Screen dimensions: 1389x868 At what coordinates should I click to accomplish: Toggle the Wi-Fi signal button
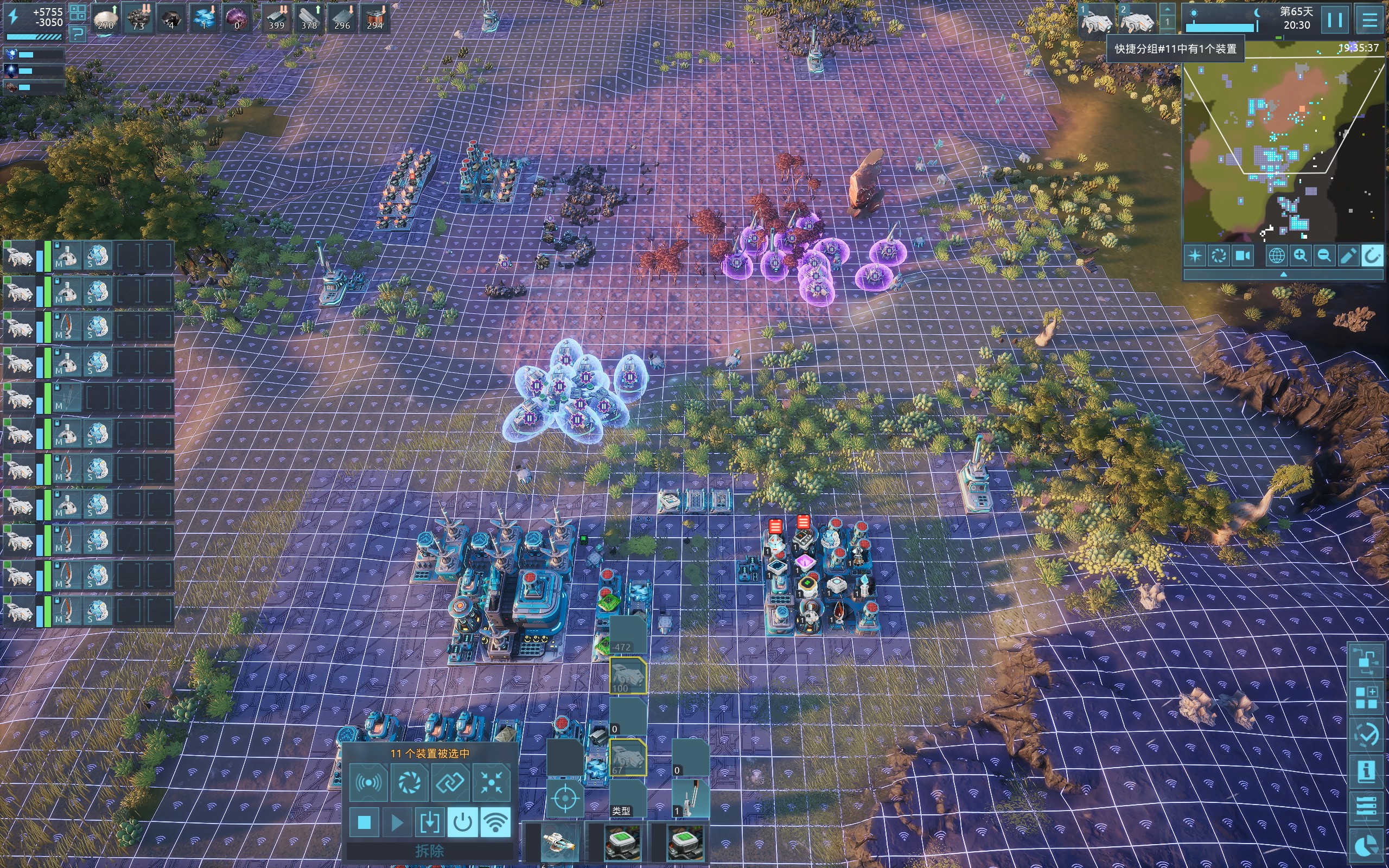tap(495, 822)
